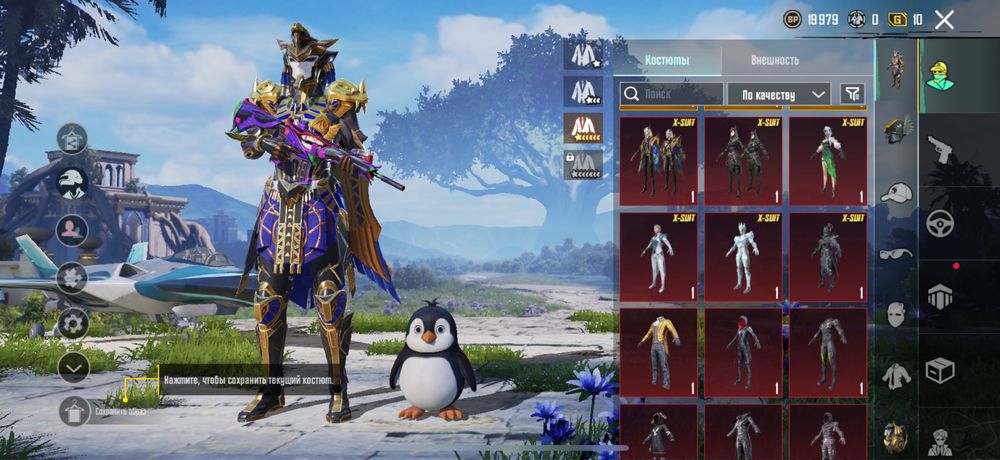Open the Внешность tab
The image size is (1000, 460).
coord(775,60)
